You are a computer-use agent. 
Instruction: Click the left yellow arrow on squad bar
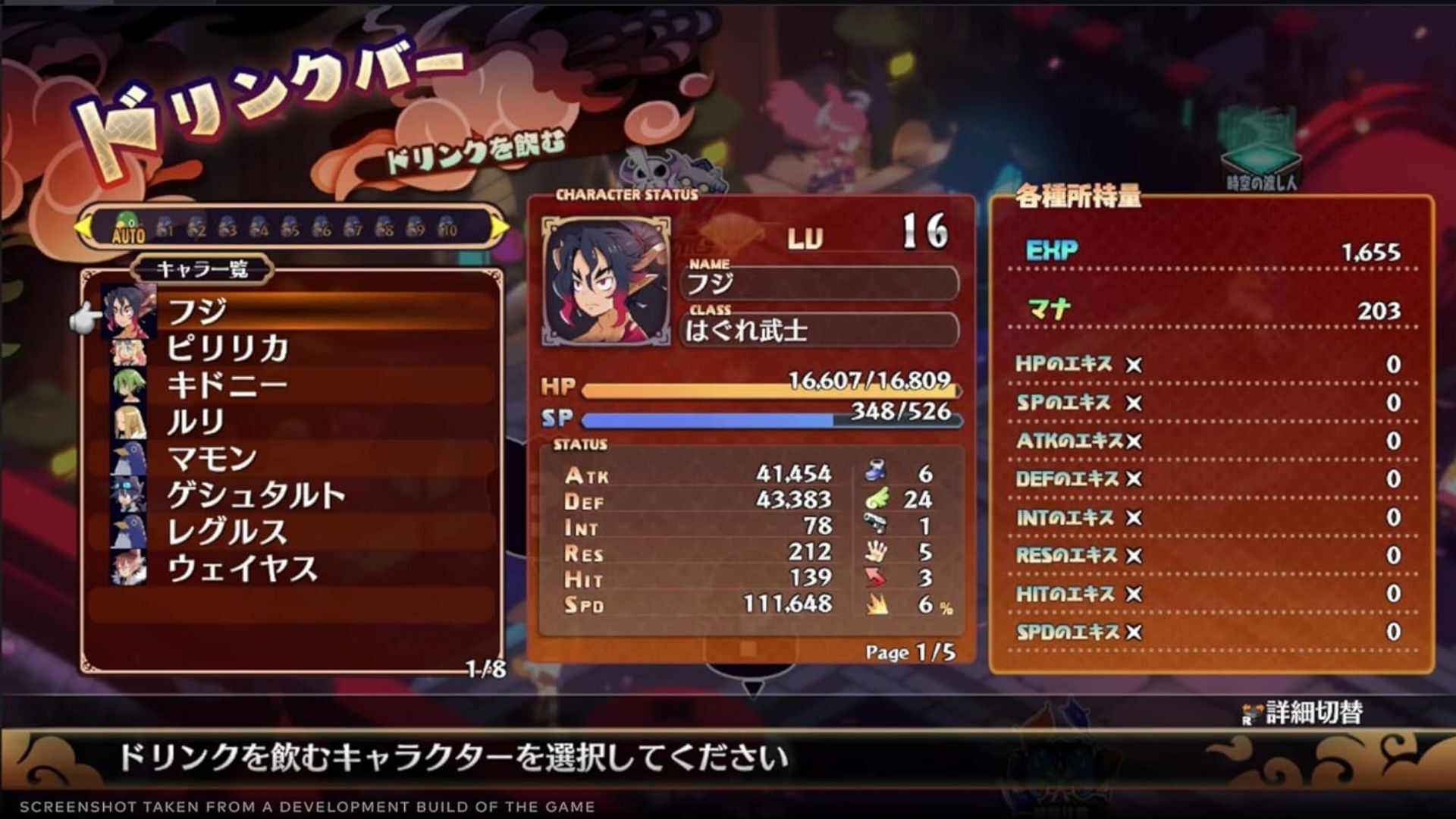(x=82, y=227)
